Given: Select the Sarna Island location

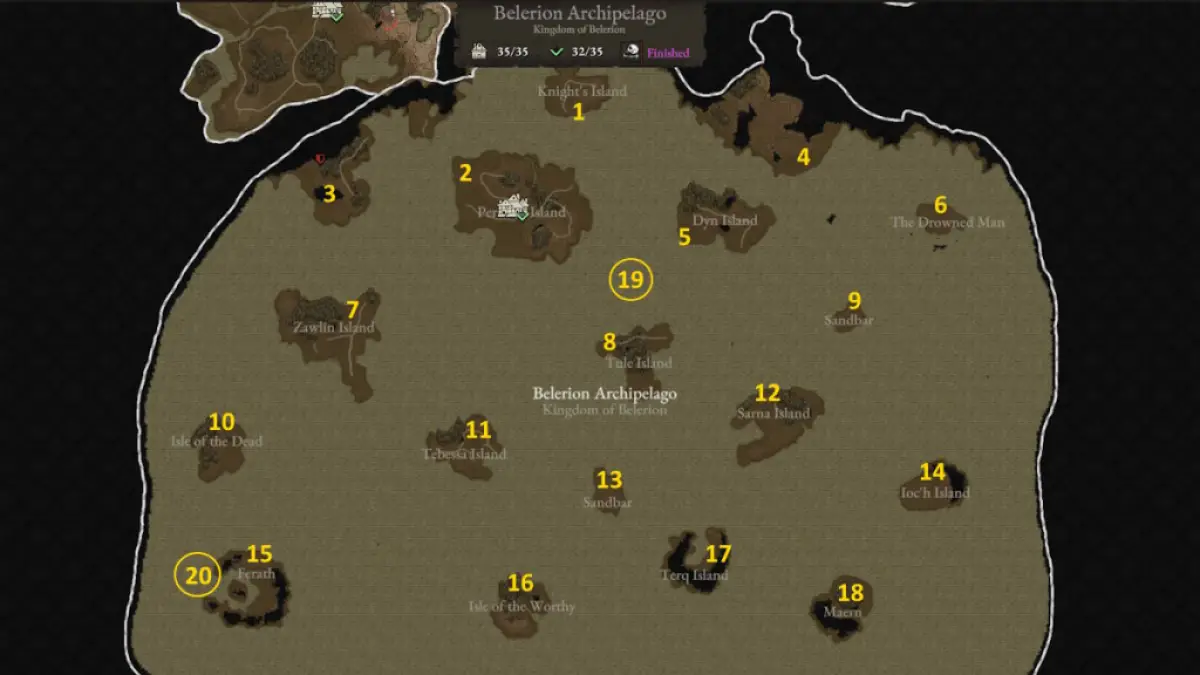Looking at the screenshot, I should (773, 413).
